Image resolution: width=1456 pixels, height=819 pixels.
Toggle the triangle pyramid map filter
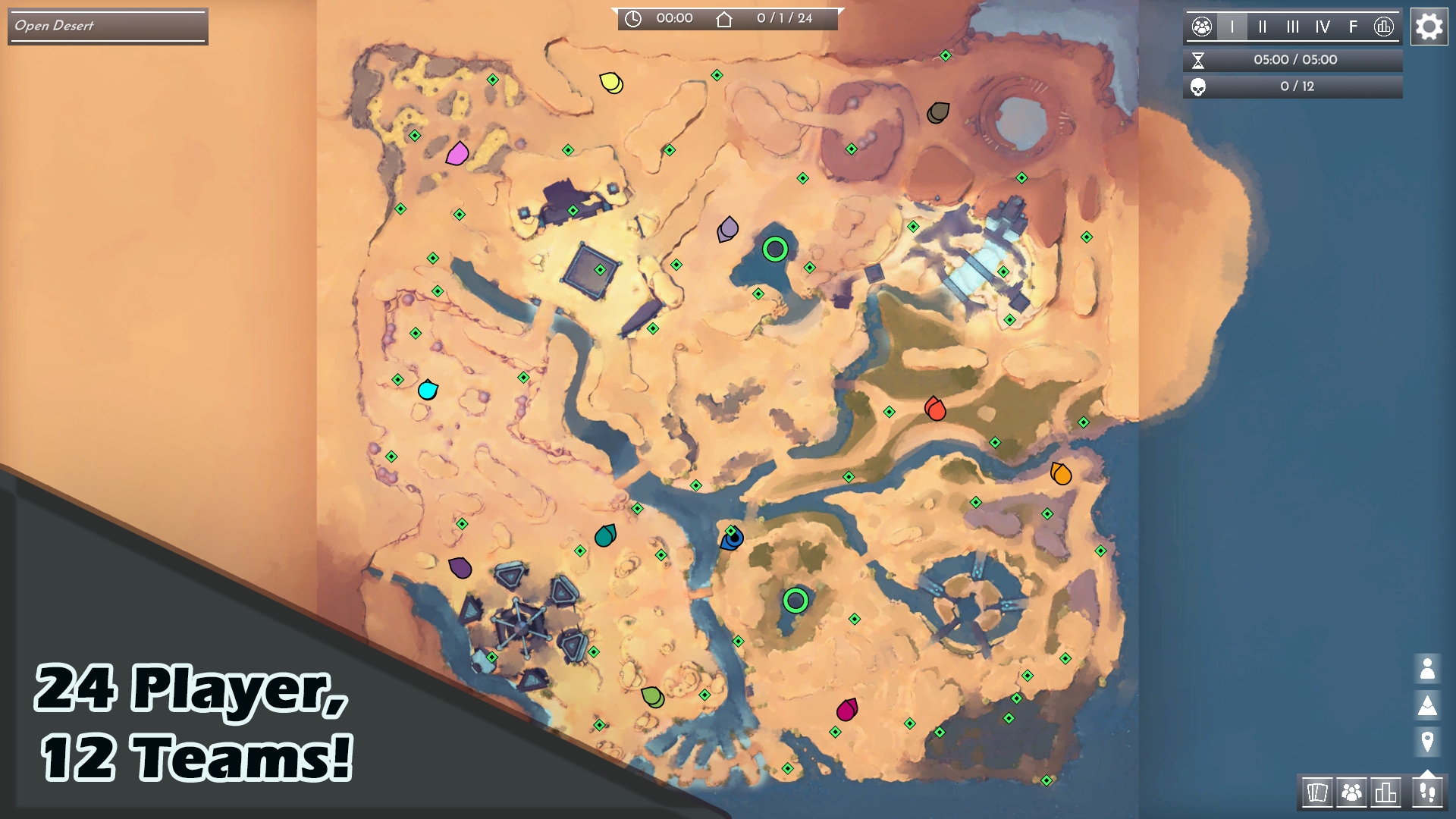coord(1427,705)
